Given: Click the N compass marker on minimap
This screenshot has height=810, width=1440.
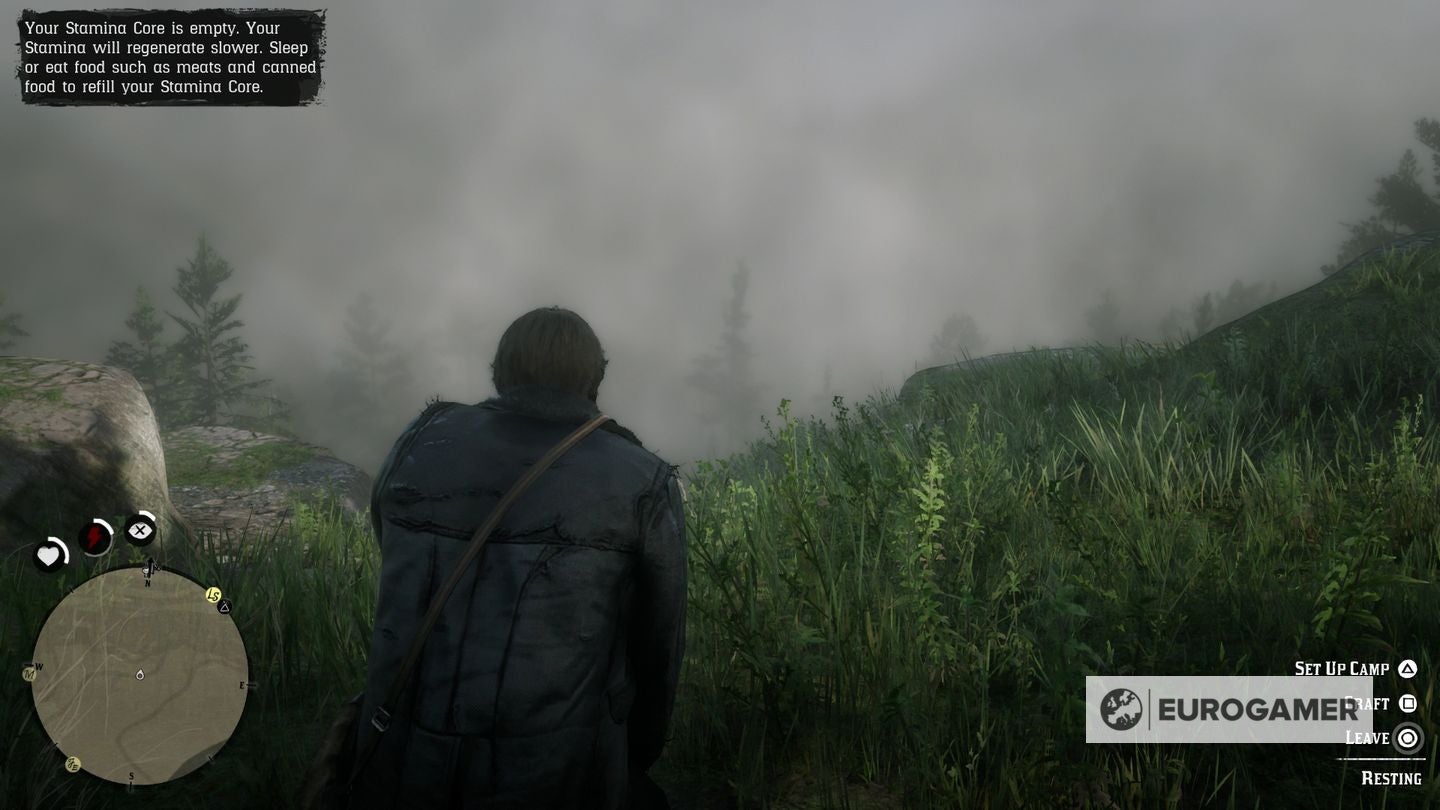Looking at the screenshot, I should (x=147, y=581).
